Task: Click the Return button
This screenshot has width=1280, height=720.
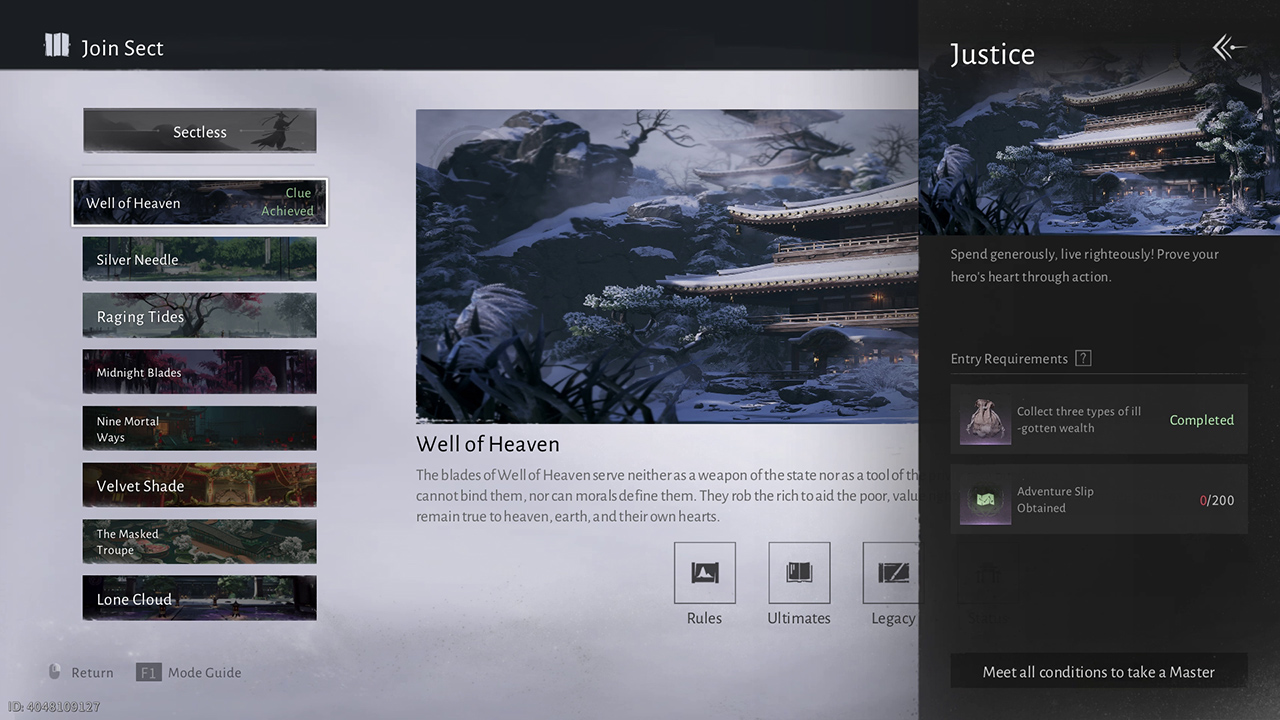Action: [80, 672]
